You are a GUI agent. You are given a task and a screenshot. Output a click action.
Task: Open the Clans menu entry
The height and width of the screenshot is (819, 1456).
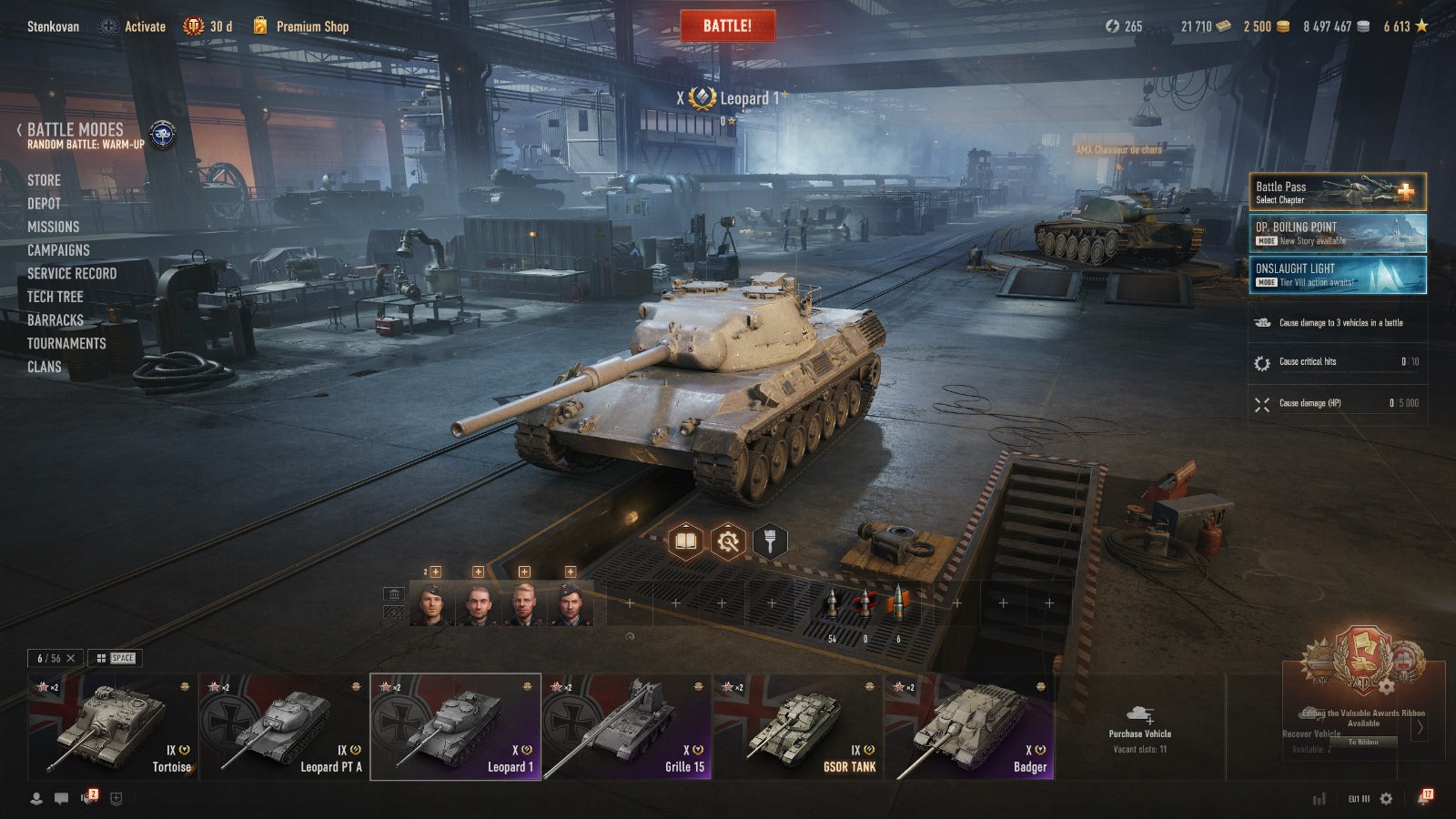[x=45, y=367]
